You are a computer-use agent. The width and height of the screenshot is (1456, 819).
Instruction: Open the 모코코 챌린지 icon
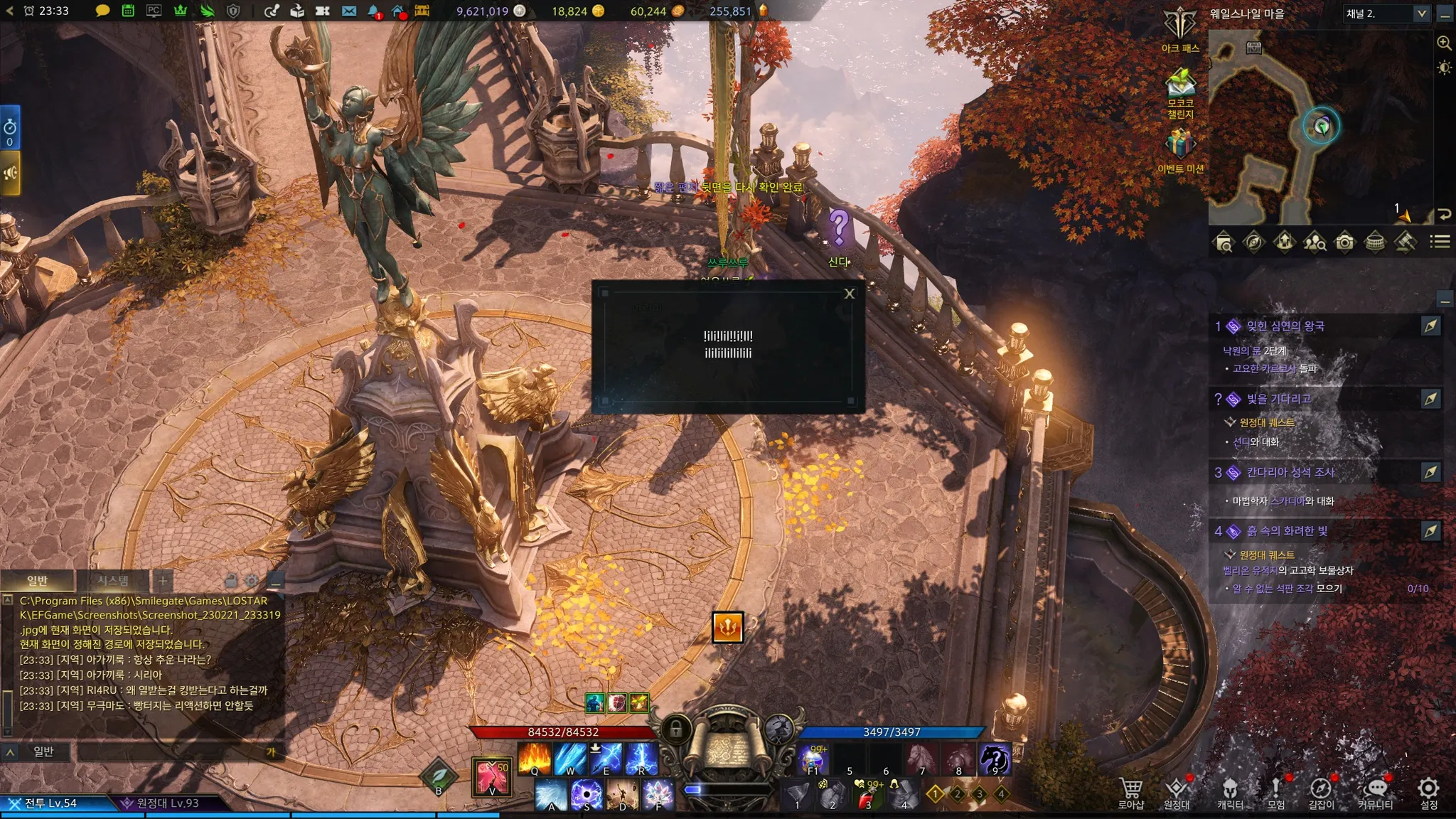click(x=1180, y=85)
